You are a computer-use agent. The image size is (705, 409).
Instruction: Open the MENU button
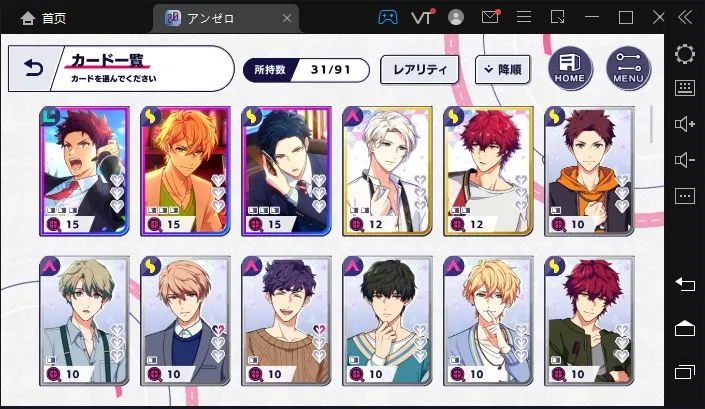[x=628, y=68]
